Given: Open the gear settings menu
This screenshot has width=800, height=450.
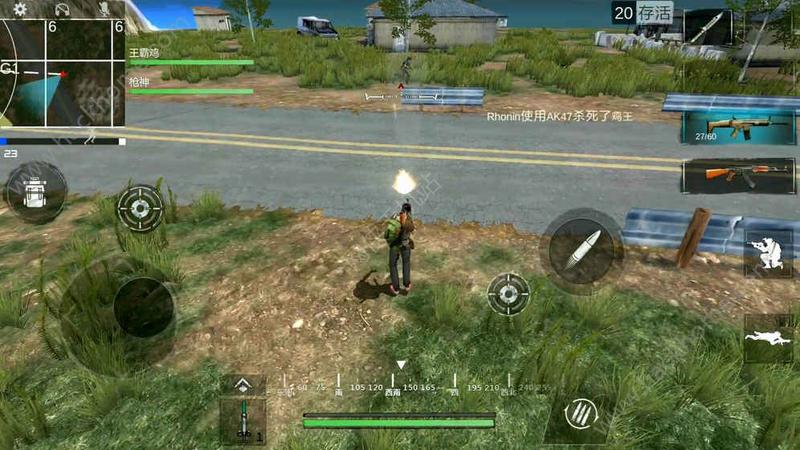Looking at the screenshot, I should tap(20, 9).
